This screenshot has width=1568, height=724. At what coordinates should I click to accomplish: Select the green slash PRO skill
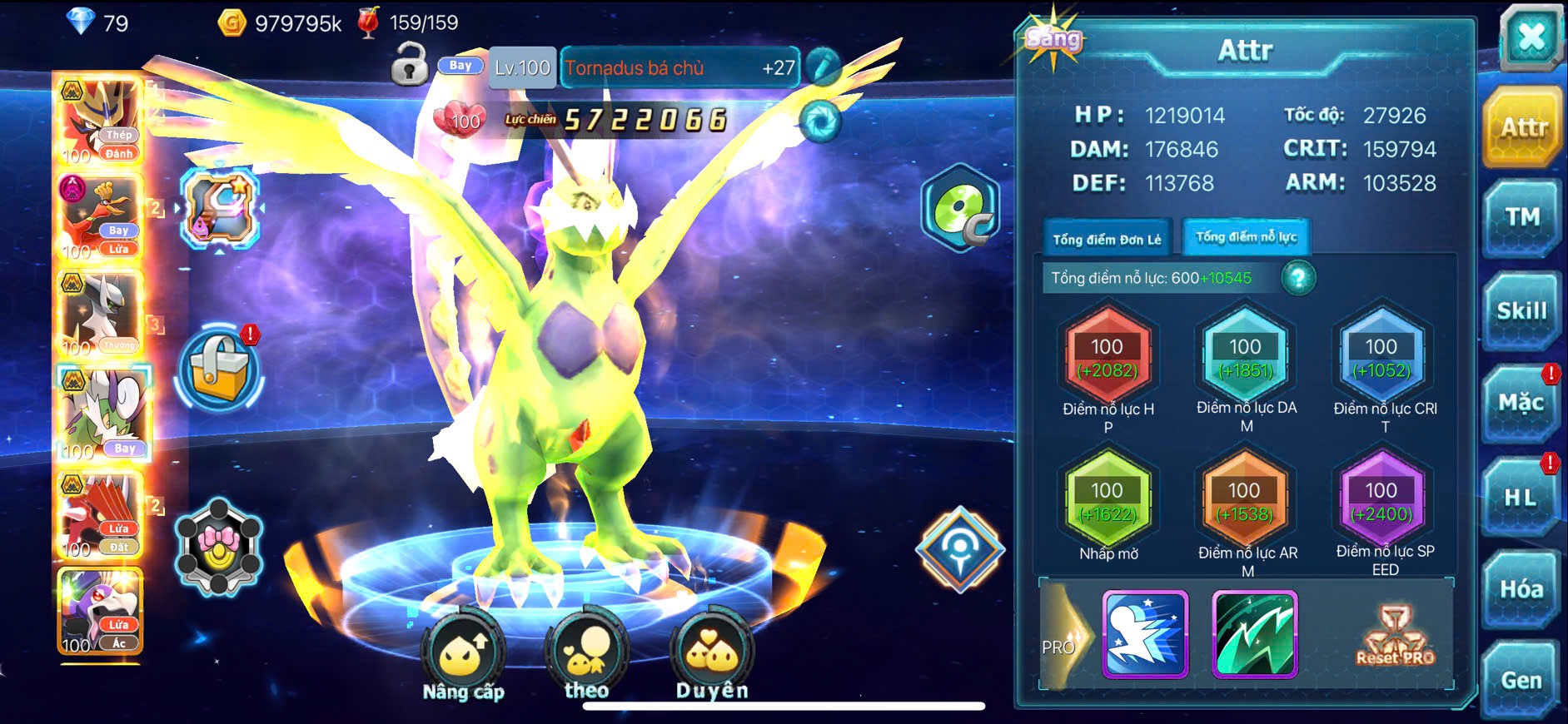1255,634
